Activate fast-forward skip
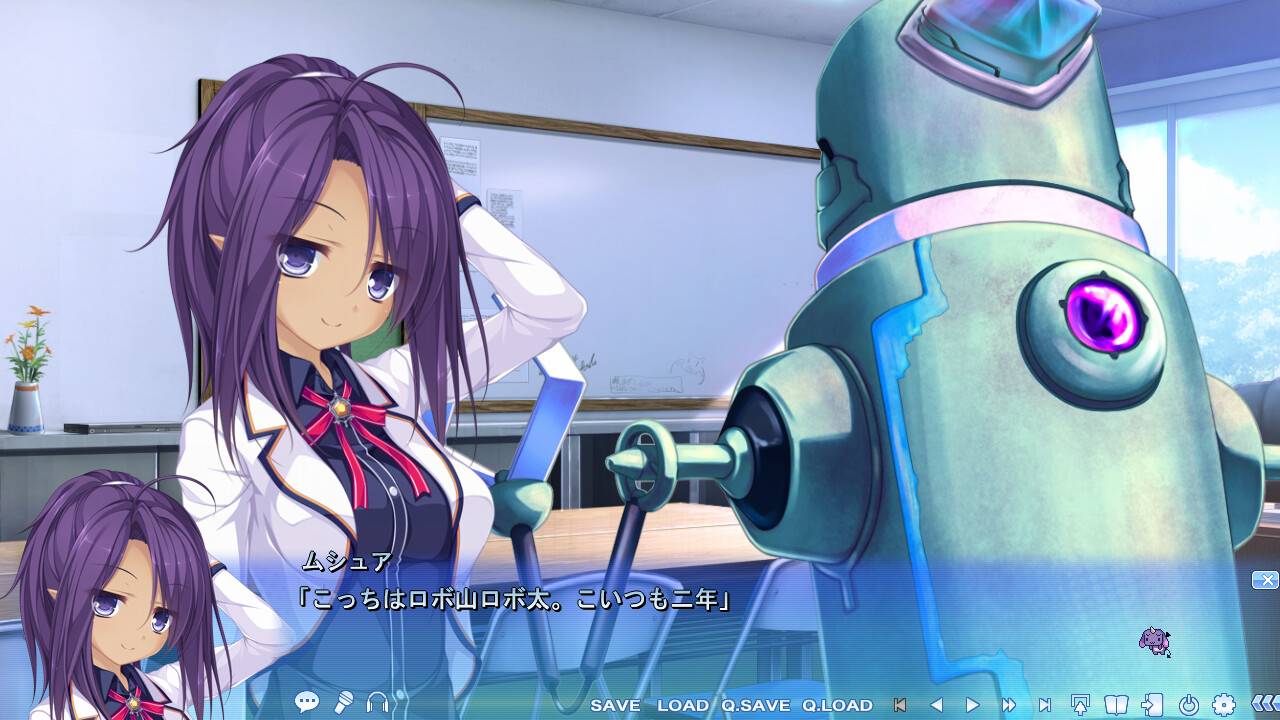 pyautogui.click(x=1009, y=705)
